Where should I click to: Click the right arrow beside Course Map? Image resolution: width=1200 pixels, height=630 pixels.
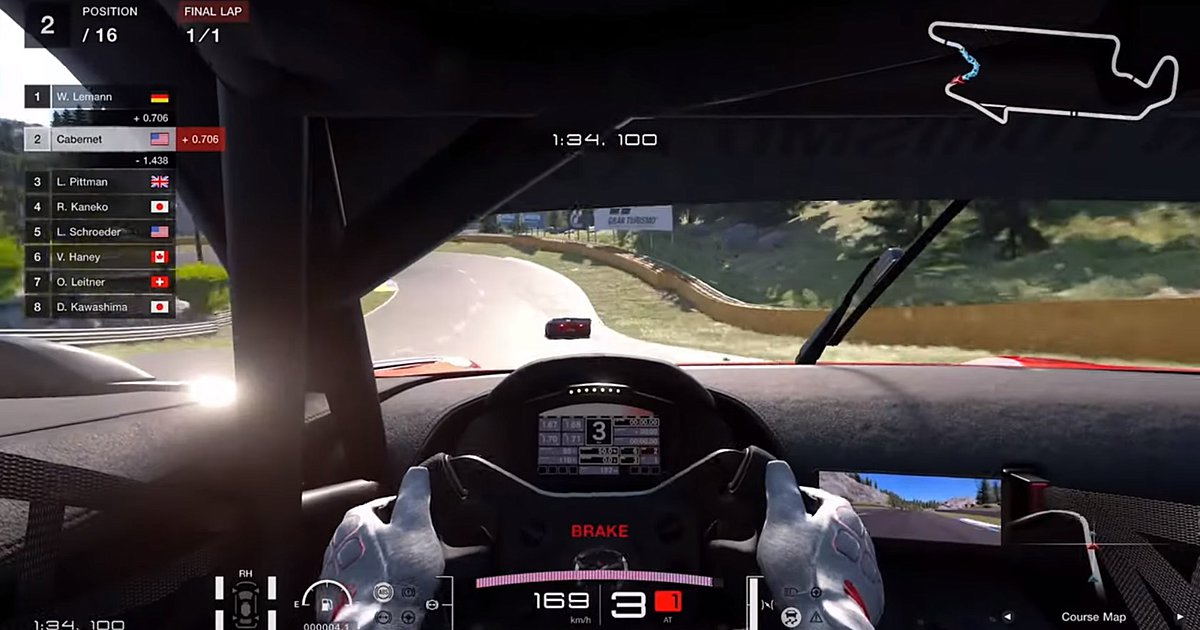[x=1180, y=617]
